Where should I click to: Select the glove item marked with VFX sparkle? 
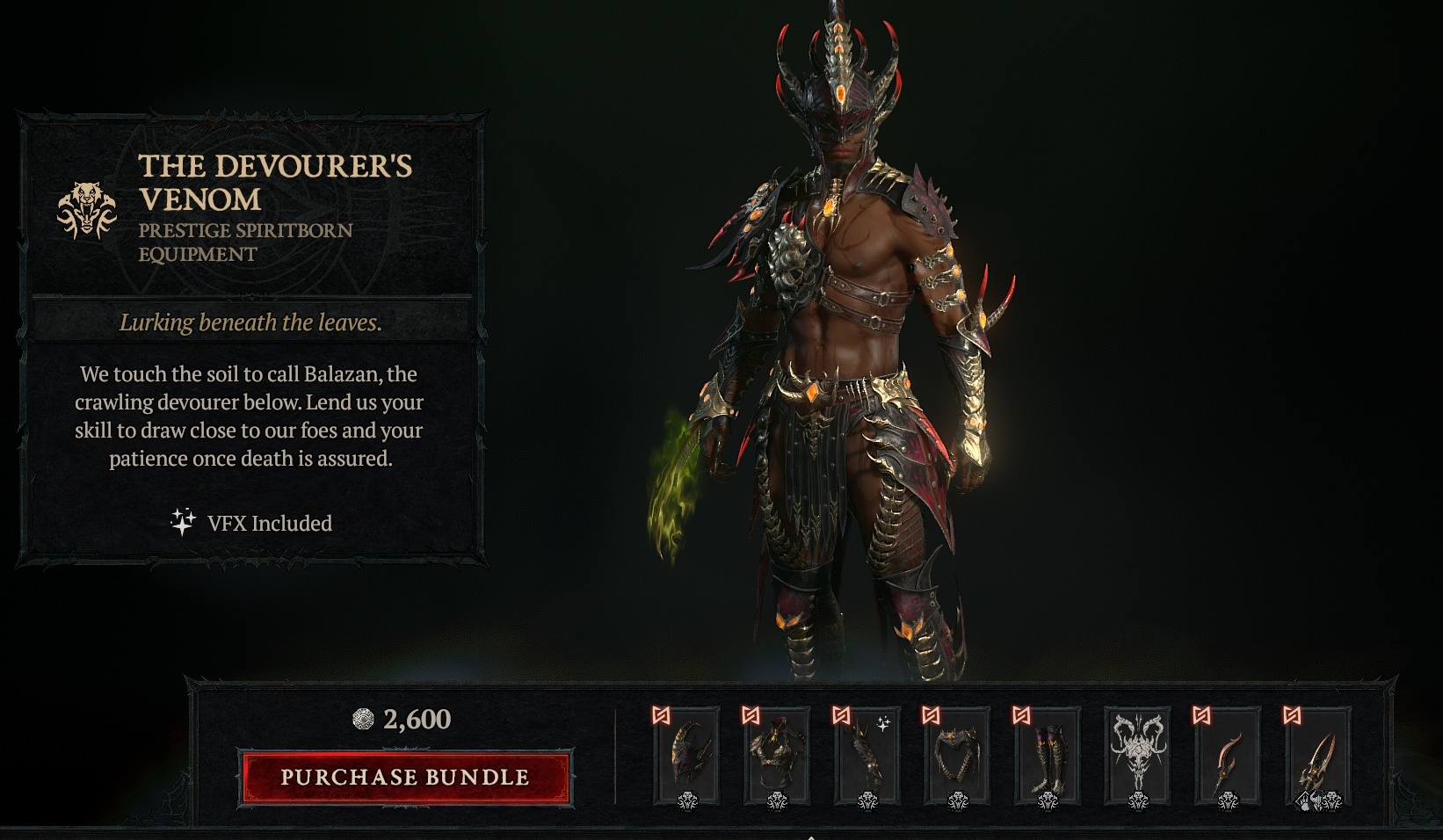coord(869,757)
